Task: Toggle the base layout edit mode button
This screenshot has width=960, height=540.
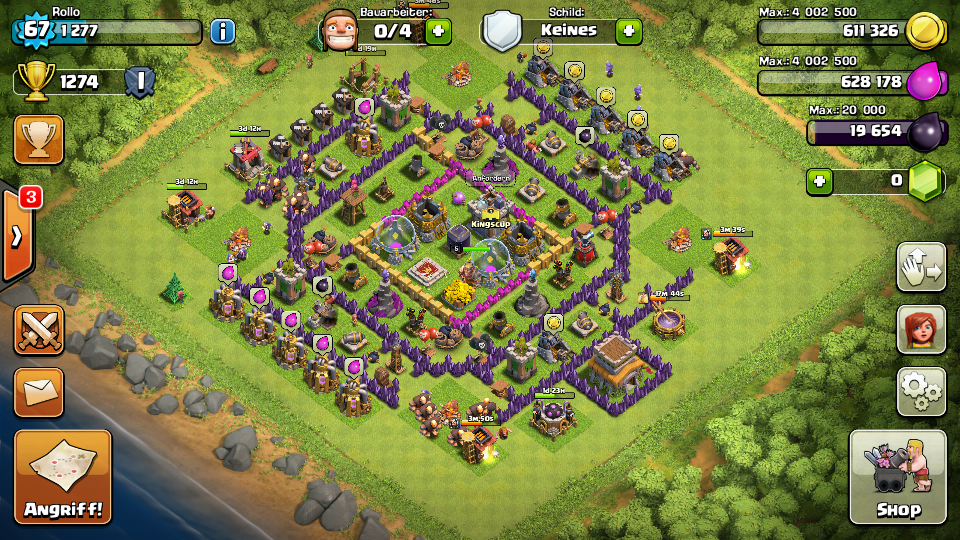Action: [921, 267]
